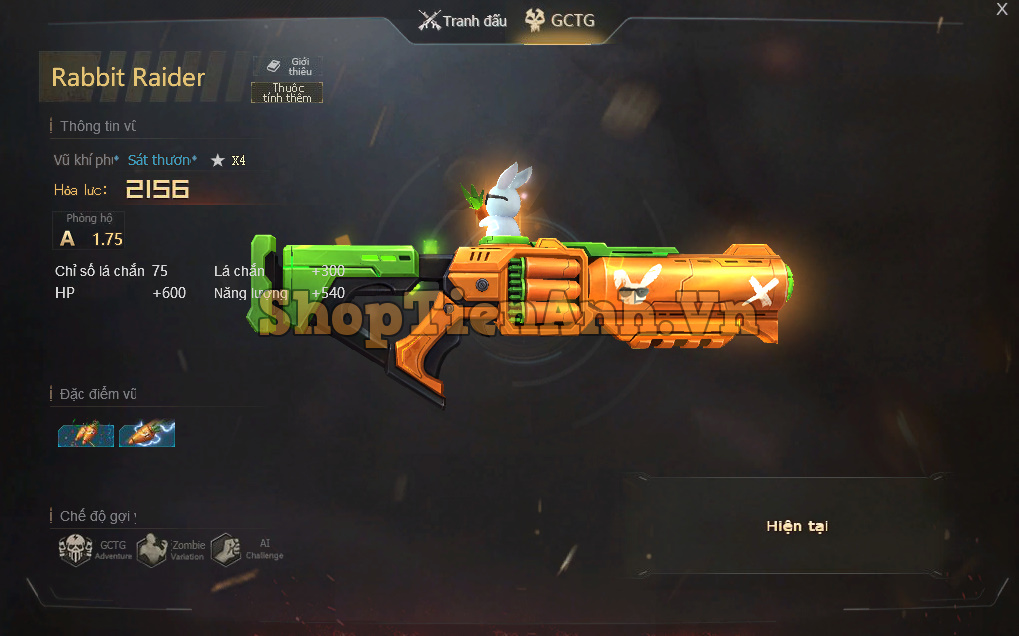Show Thuộc tính thêm extra attributes
1019x636 pixels.
[287, 93]
